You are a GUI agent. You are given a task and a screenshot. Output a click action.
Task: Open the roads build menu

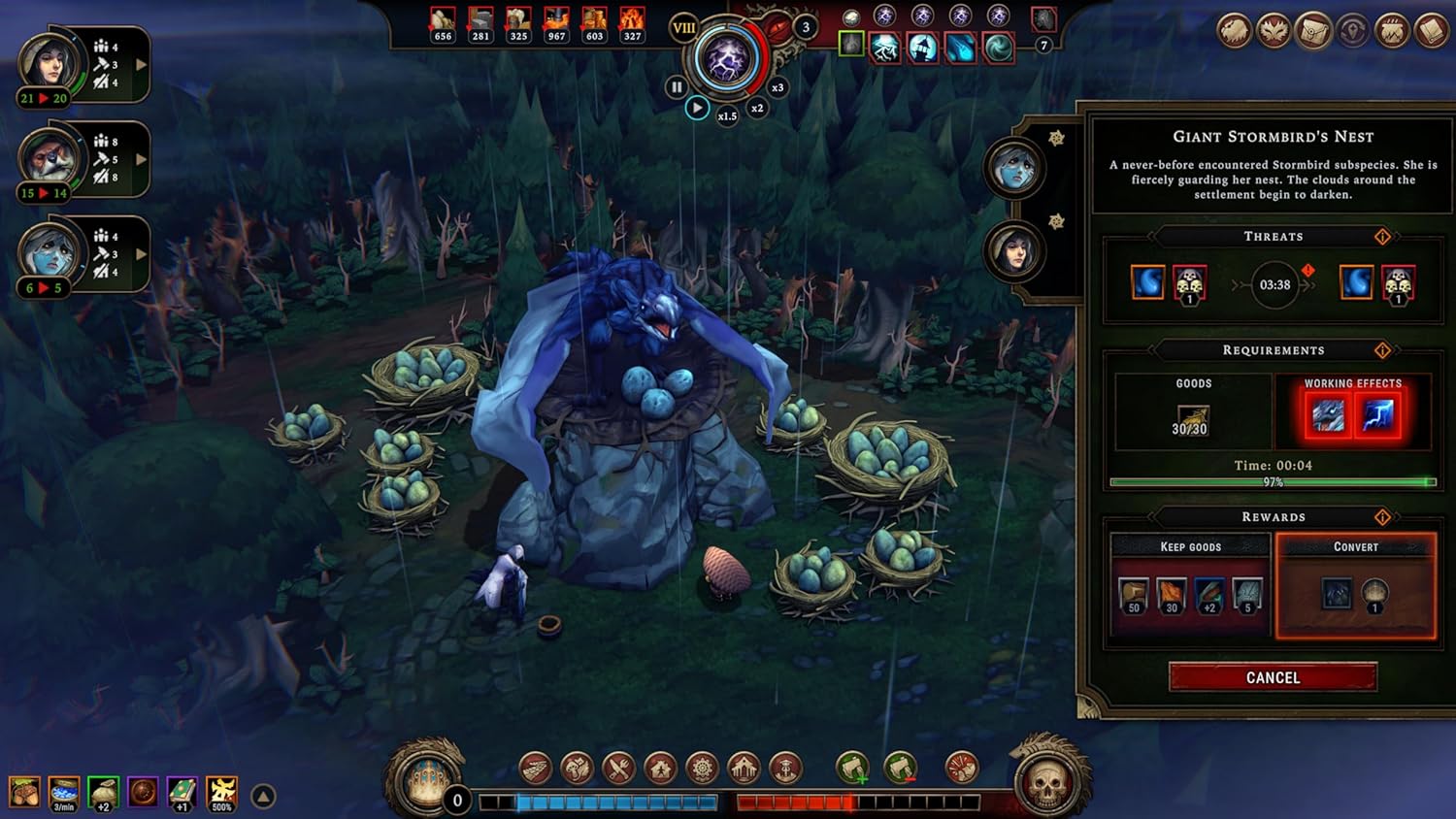(535, 769)
